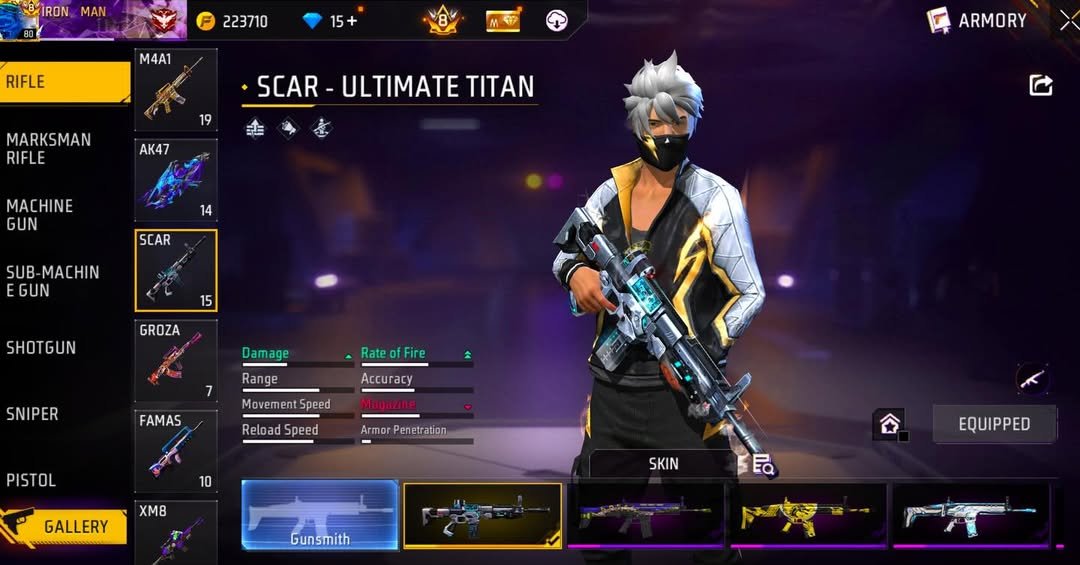Add more diamonds with plus button
This screenshot has width=1080, height=565.
tap(351, 21)
